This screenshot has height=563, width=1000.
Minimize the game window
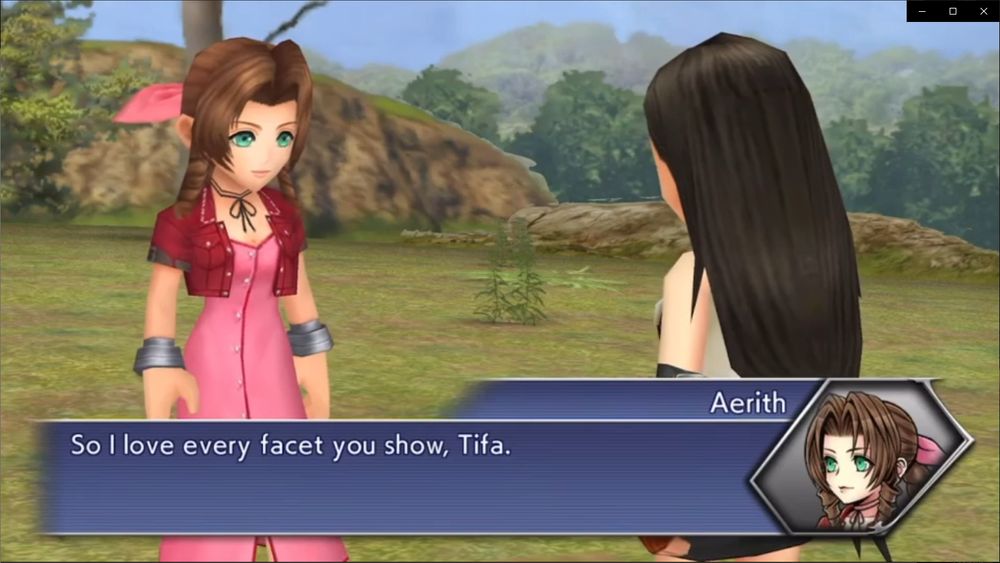point(922,11)
